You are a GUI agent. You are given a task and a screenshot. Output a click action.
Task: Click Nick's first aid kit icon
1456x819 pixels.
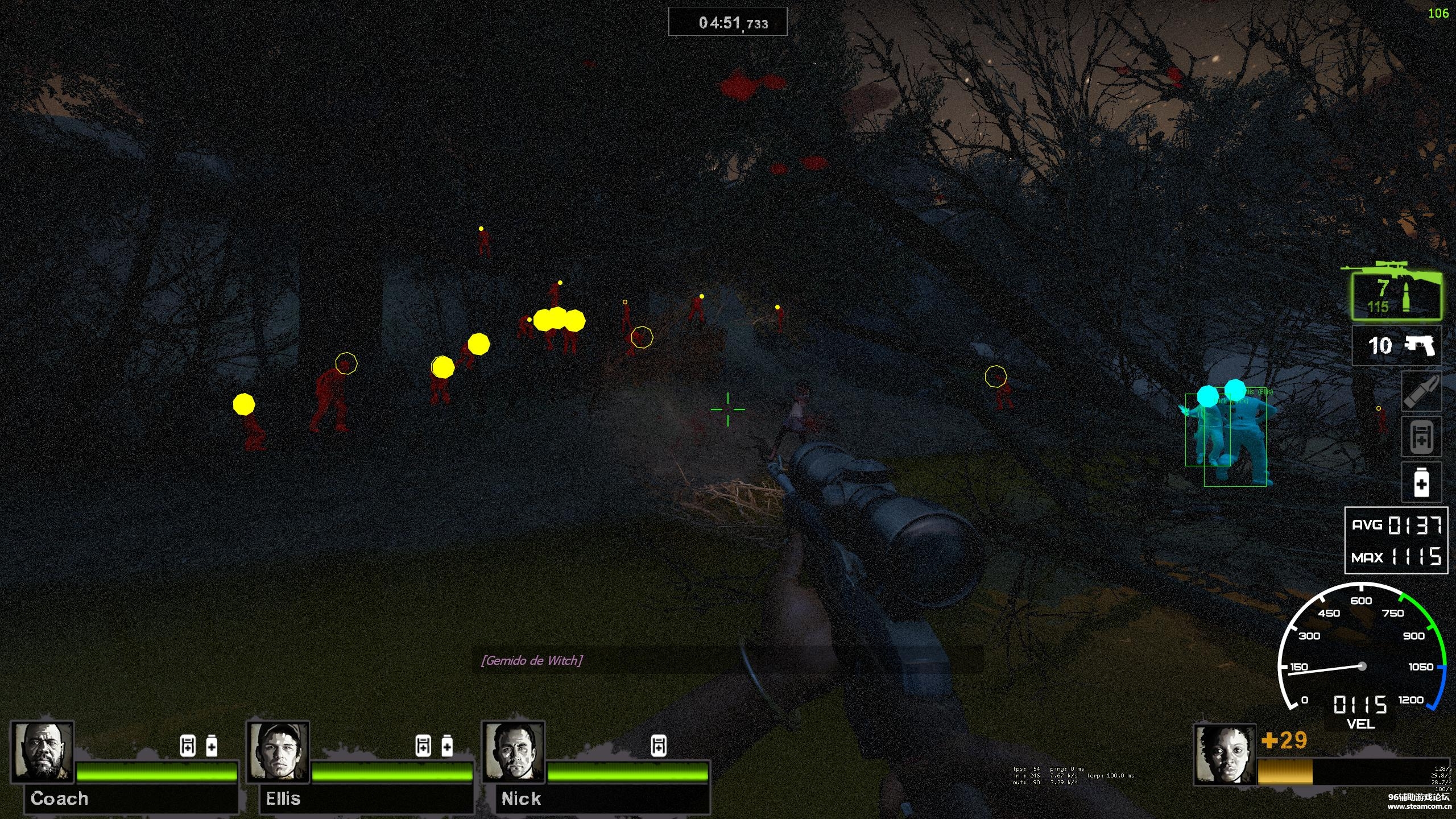[x=659, y=746]
